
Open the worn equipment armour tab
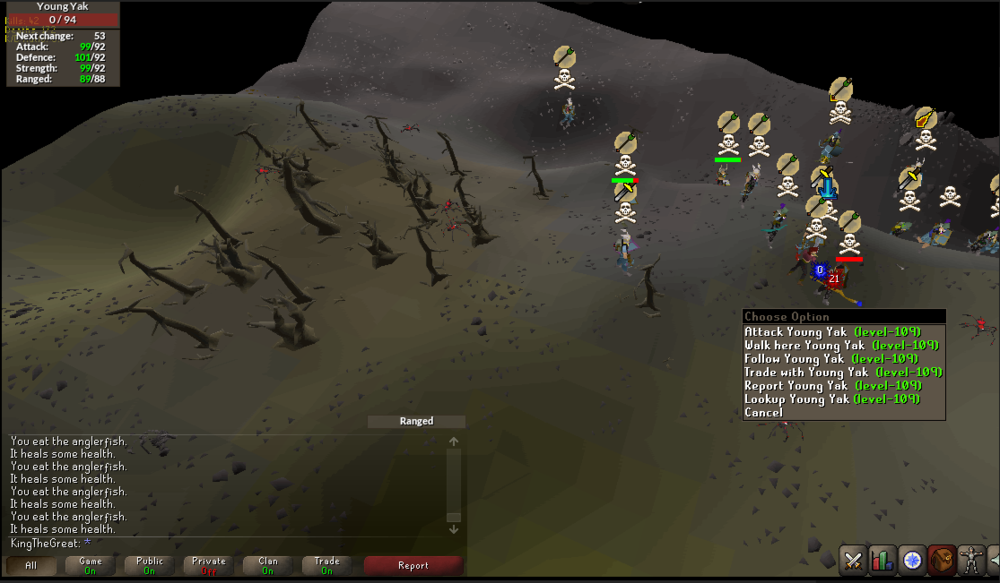pos(969,560)
